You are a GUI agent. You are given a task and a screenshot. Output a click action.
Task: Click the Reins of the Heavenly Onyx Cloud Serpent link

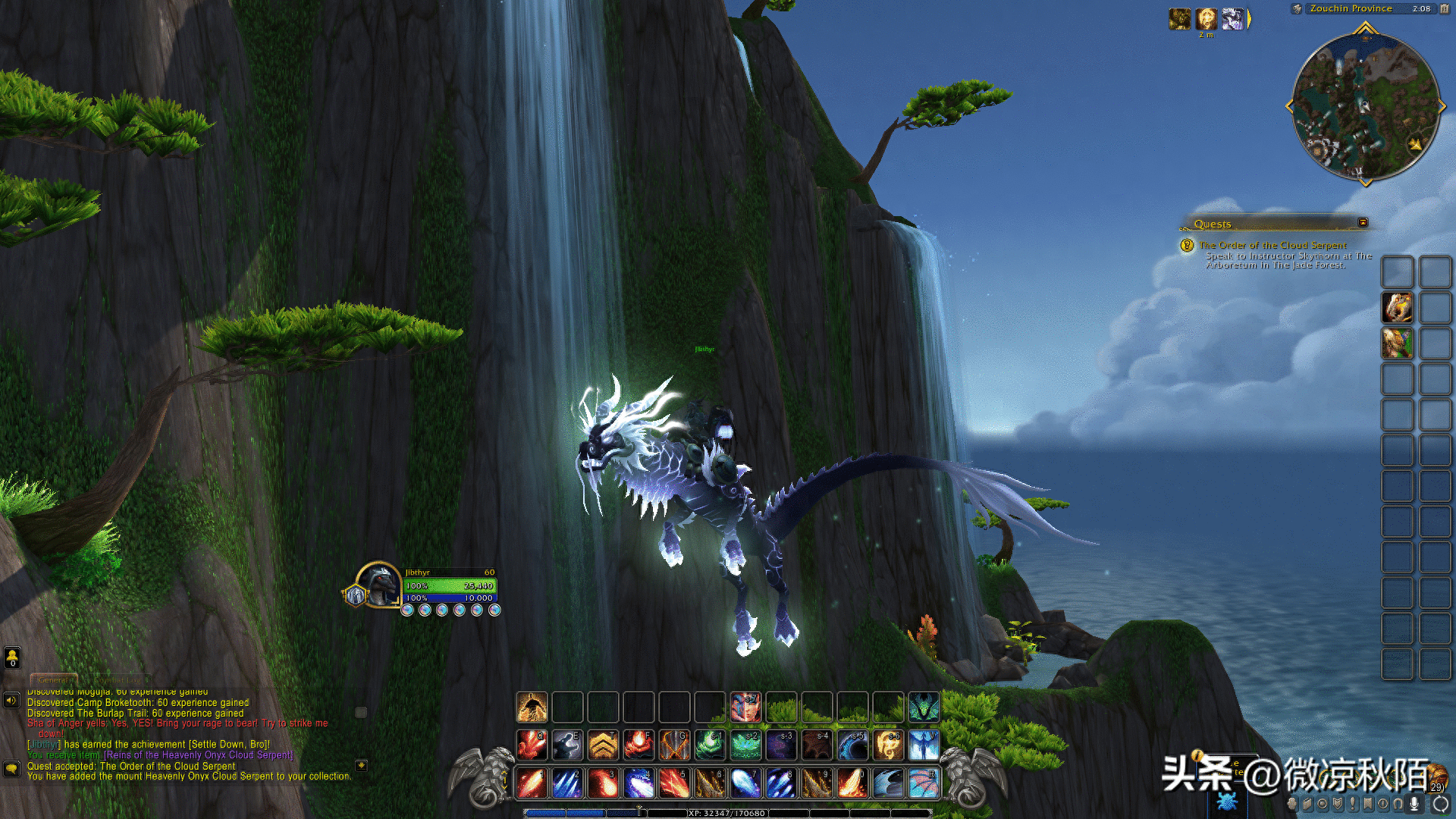[198, 755]
